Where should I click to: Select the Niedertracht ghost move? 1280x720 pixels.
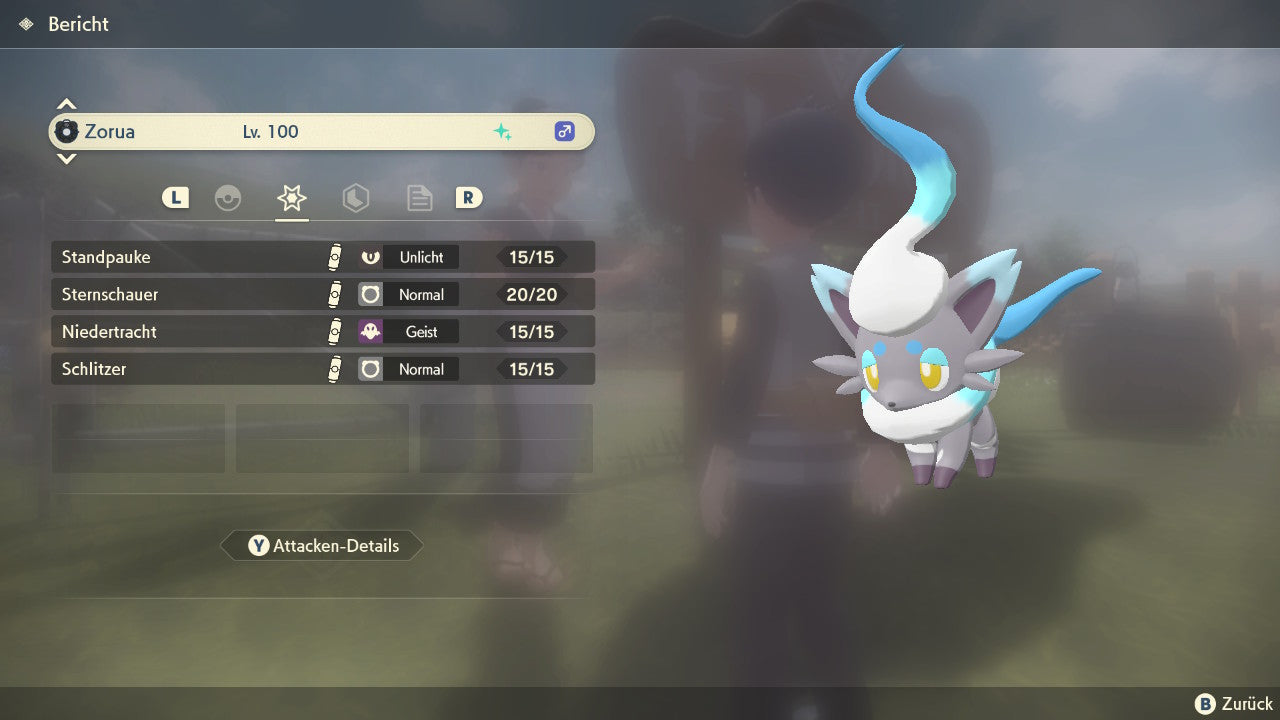pos(322,331)
